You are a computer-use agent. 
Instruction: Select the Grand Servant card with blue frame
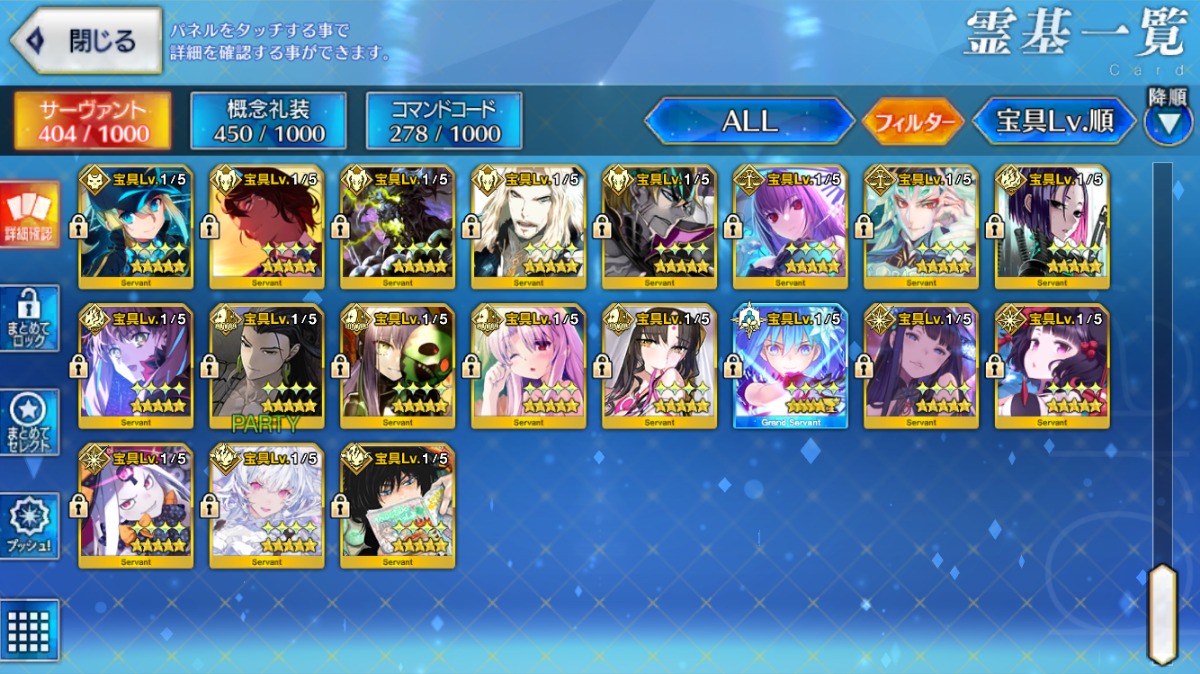[x=790, y=366]
